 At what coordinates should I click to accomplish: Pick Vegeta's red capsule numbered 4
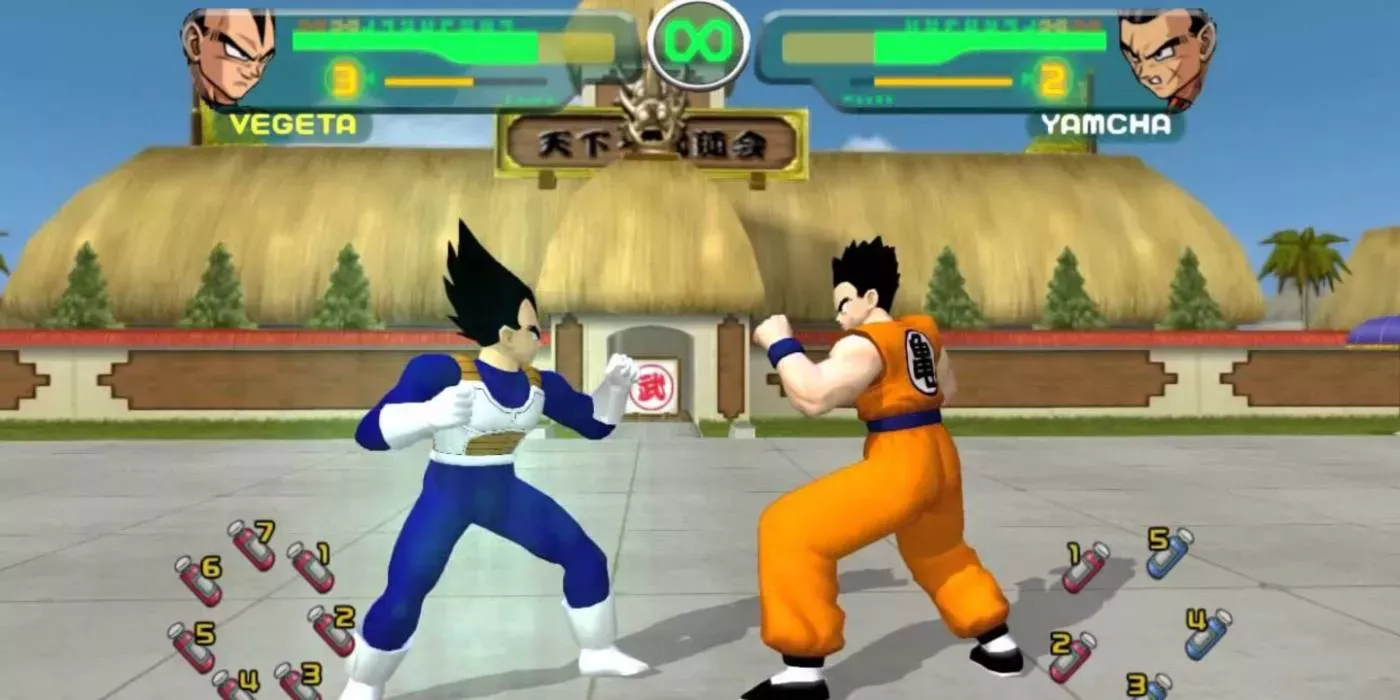pyautogui.click(x=234, y=686)
